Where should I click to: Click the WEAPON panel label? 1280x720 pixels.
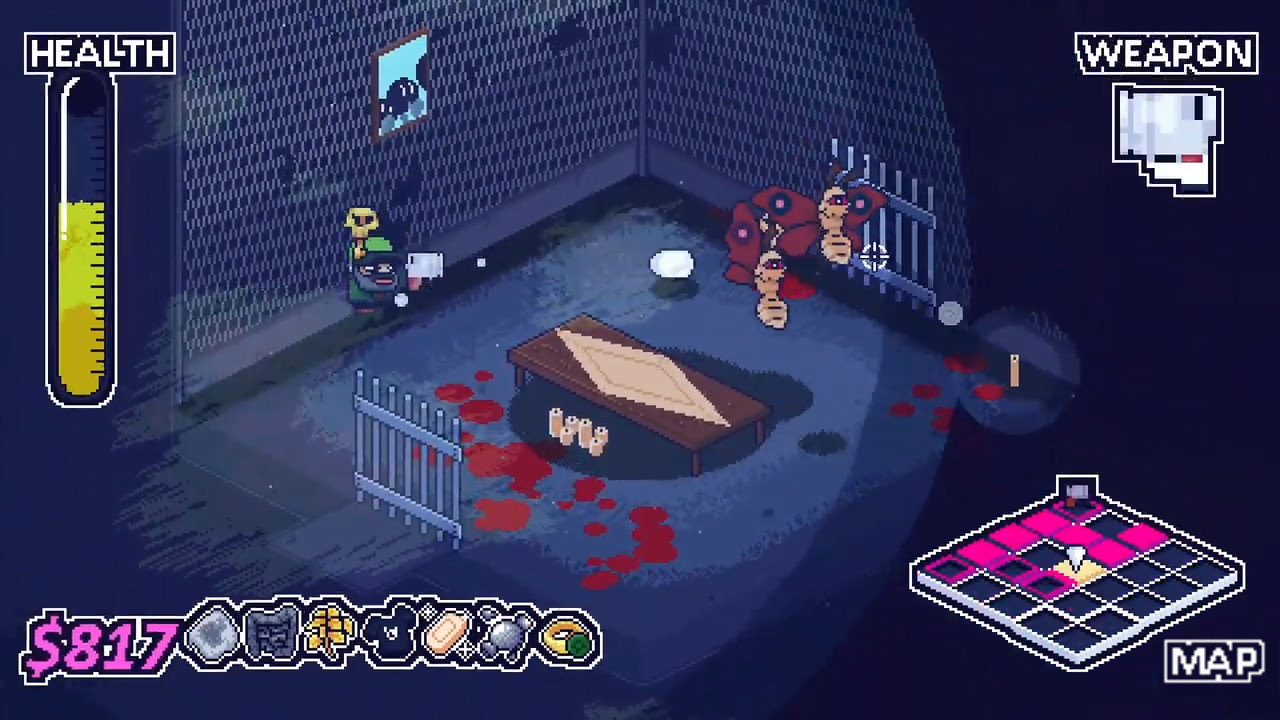1166,54
